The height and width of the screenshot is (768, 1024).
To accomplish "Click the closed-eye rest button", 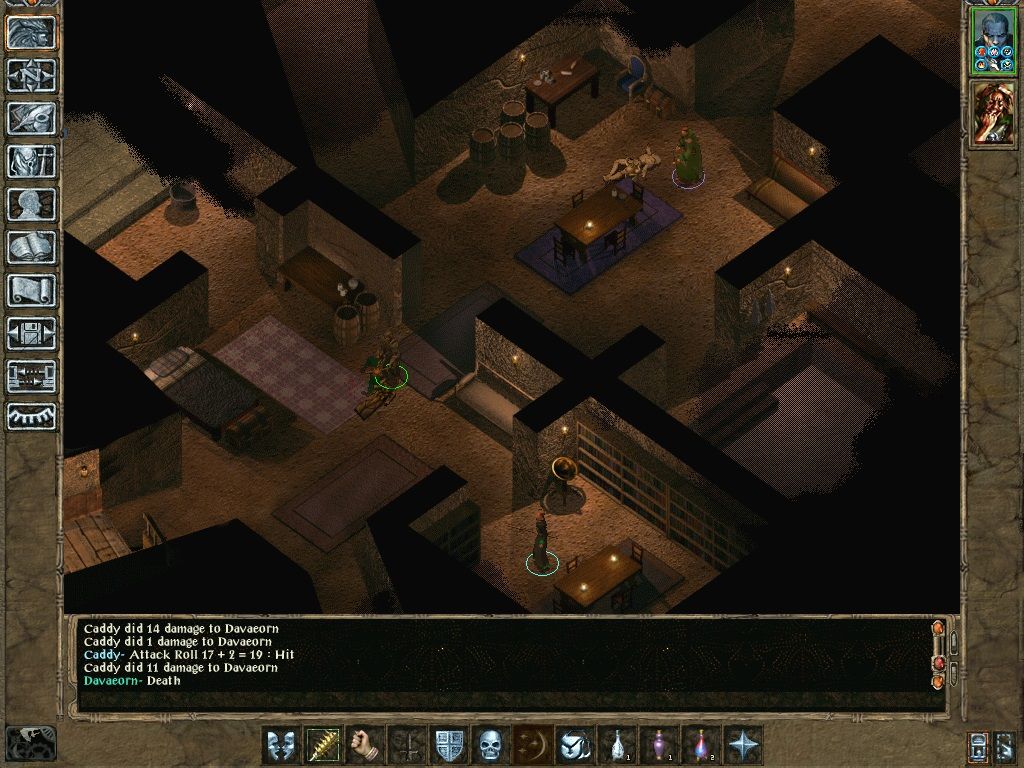I will pyautogui.click(x=32, y=416).
